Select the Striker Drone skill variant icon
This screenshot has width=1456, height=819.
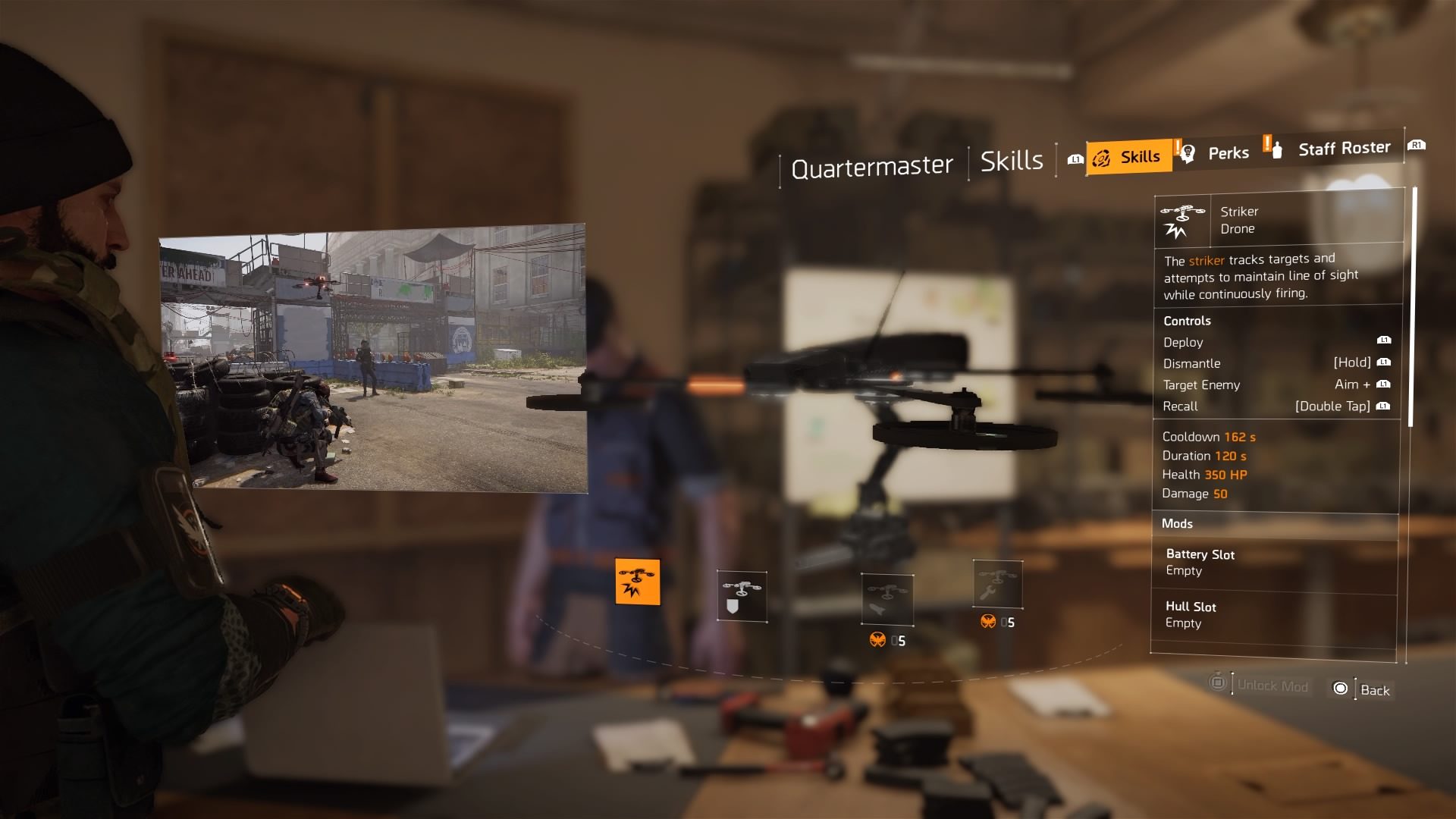[x=636, y=581]
